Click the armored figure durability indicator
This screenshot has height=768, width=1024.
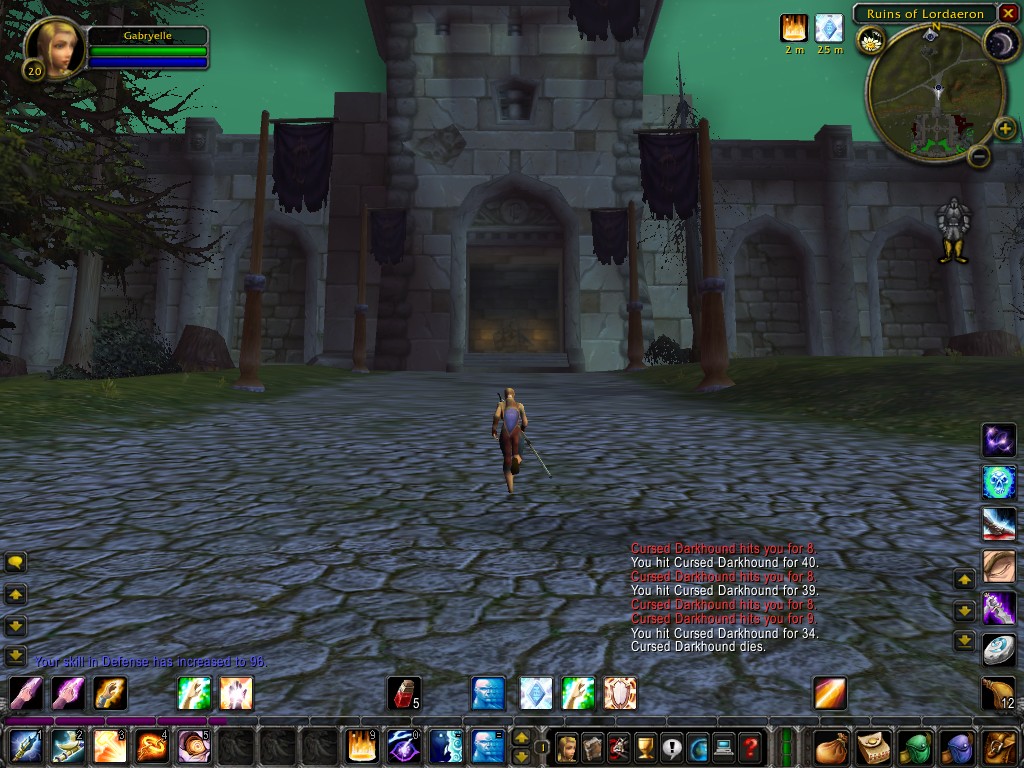(953, 230)
